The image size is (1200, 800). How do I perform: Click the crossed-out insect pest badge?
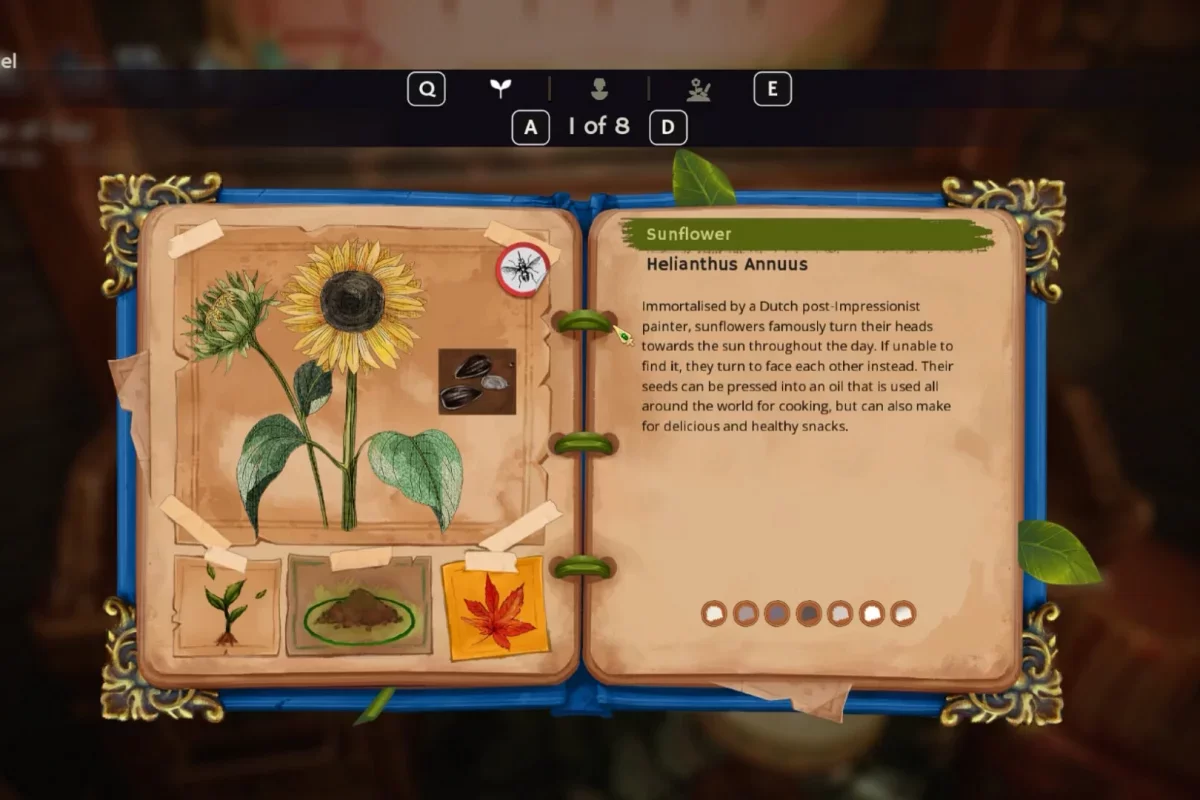(523, 268)
